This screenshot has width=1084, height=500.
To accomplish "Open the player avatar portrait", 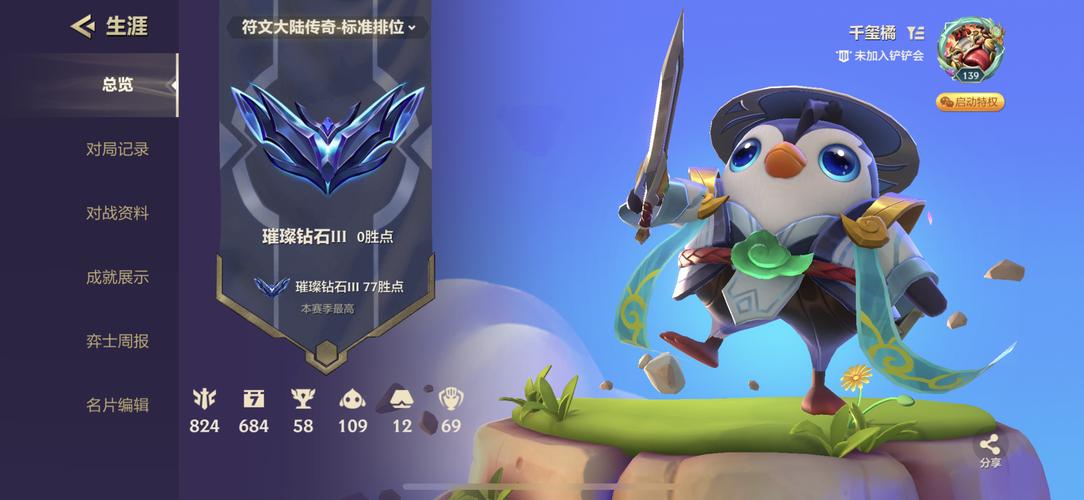I will click(970, 48).
